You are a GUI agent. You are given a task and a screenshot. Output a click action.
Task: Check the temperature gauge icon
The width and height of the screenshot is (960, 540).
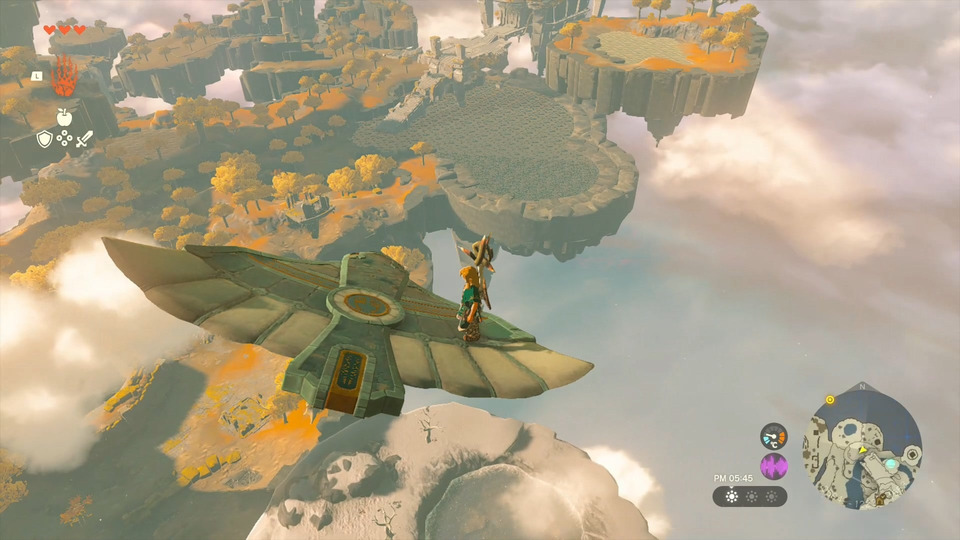(773, 436)
